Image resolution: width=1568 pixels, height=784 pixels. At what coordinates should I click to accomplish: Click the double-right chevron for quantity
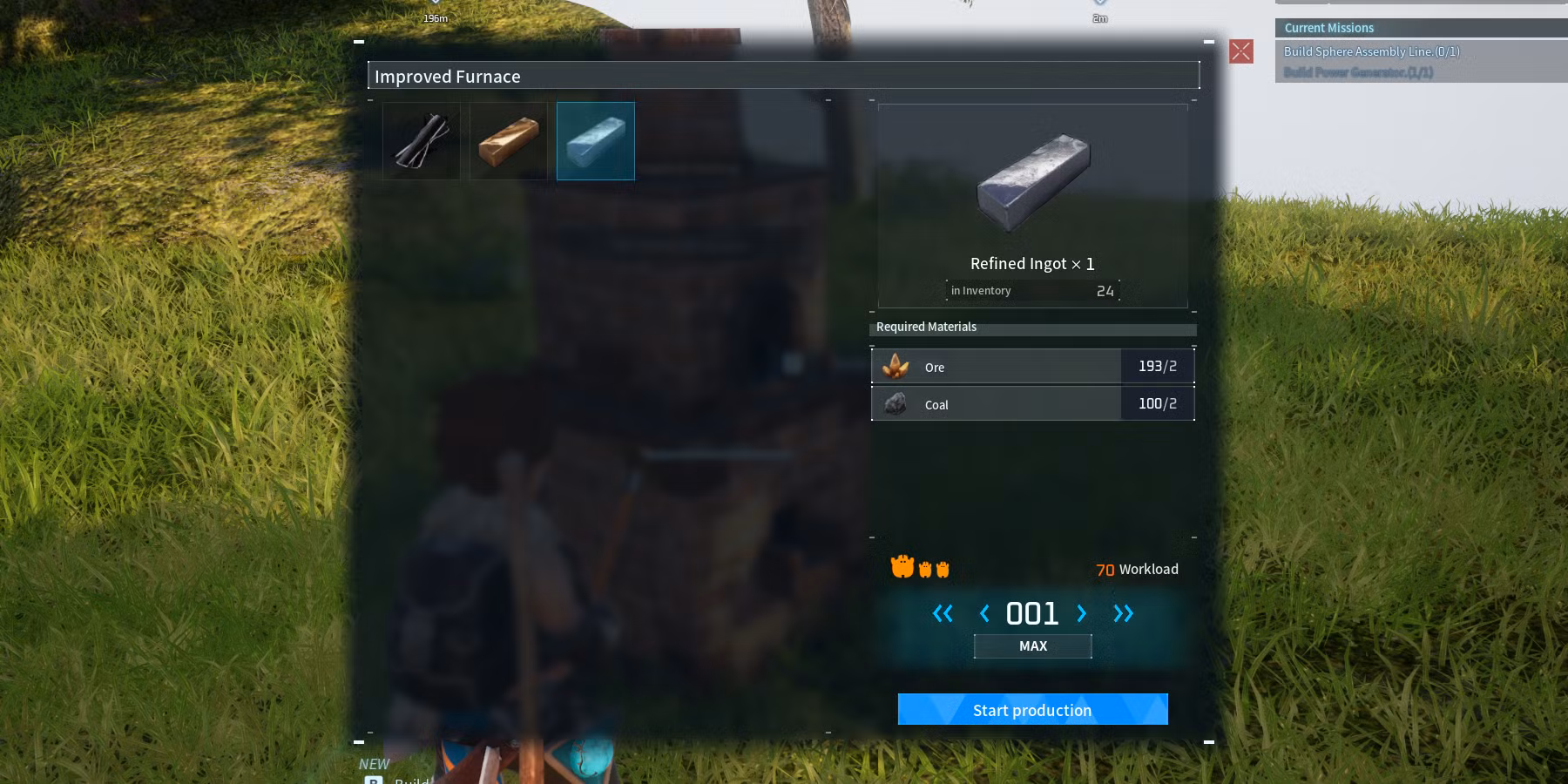pyautogui.click(x=1124, y=613)
